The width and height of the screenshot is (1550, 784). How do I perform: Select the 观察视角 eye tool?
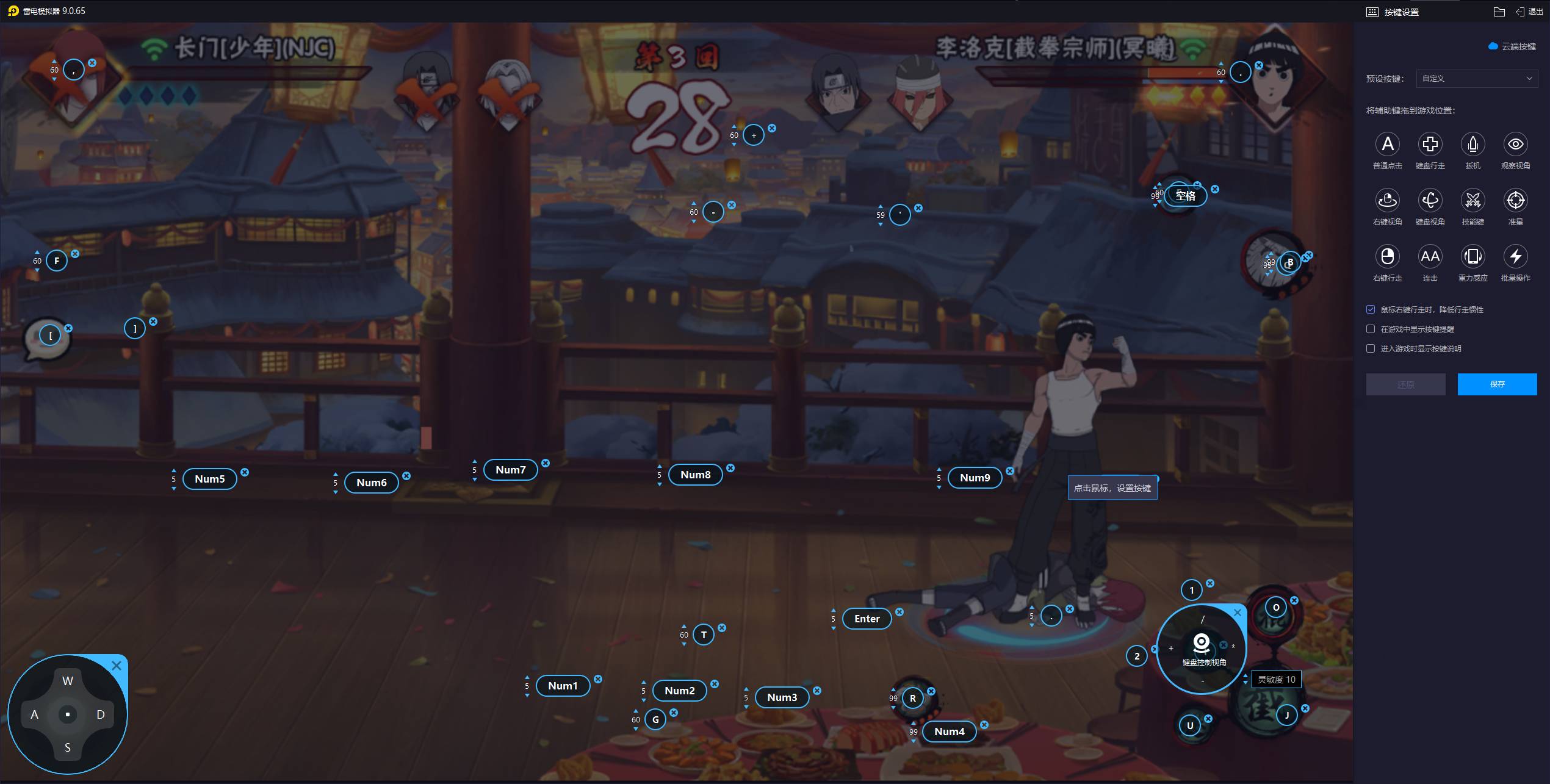pos(1515,145)
